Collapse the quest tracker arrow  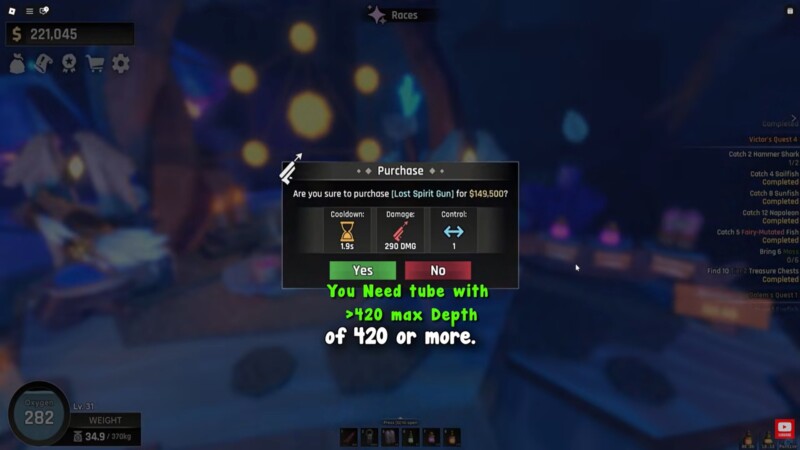794,119
